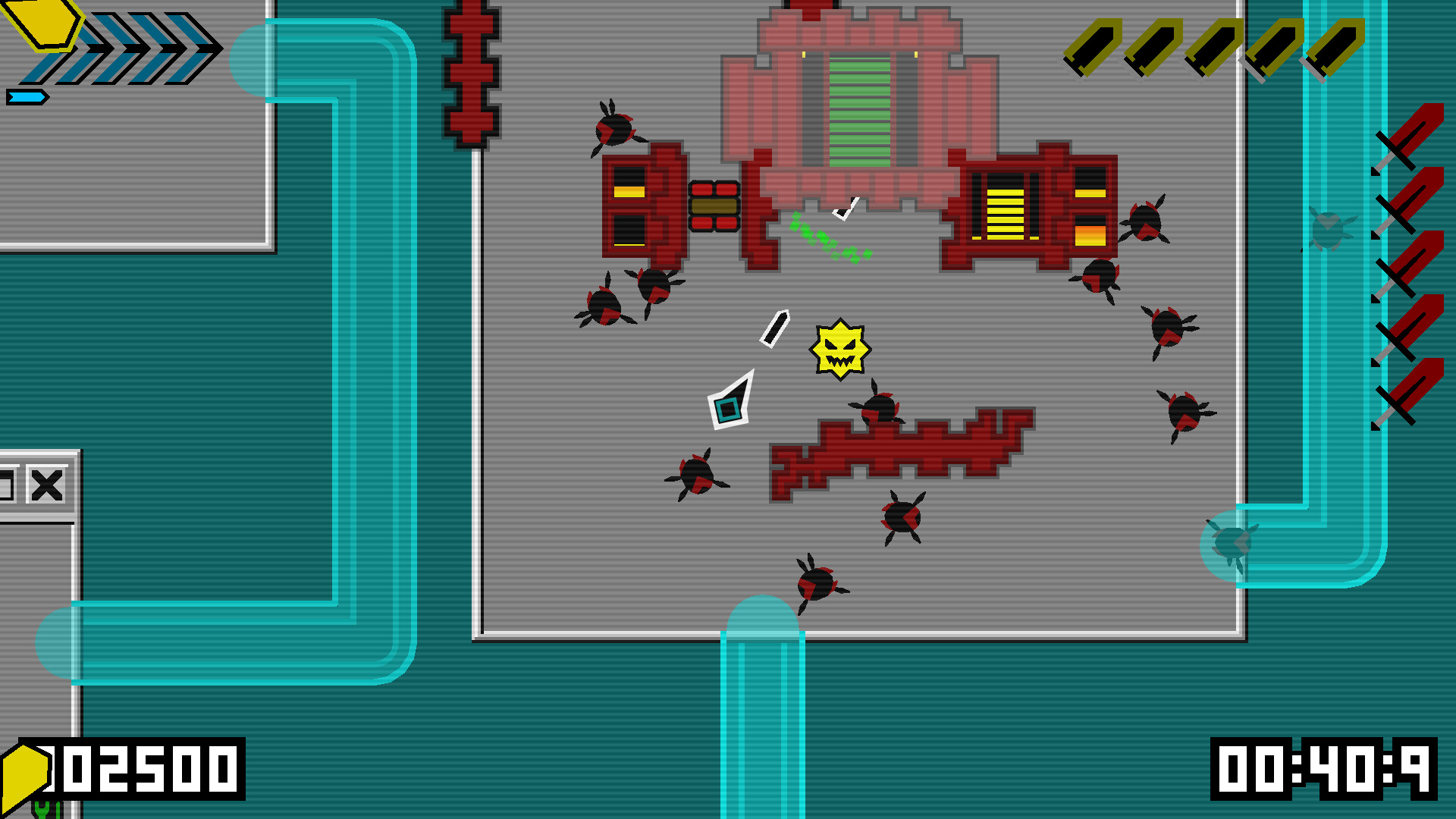Click the cyan progress bar under the chevrons
Screen dimensions: 1456x819
pyautogui.click(x=27, y=95)
